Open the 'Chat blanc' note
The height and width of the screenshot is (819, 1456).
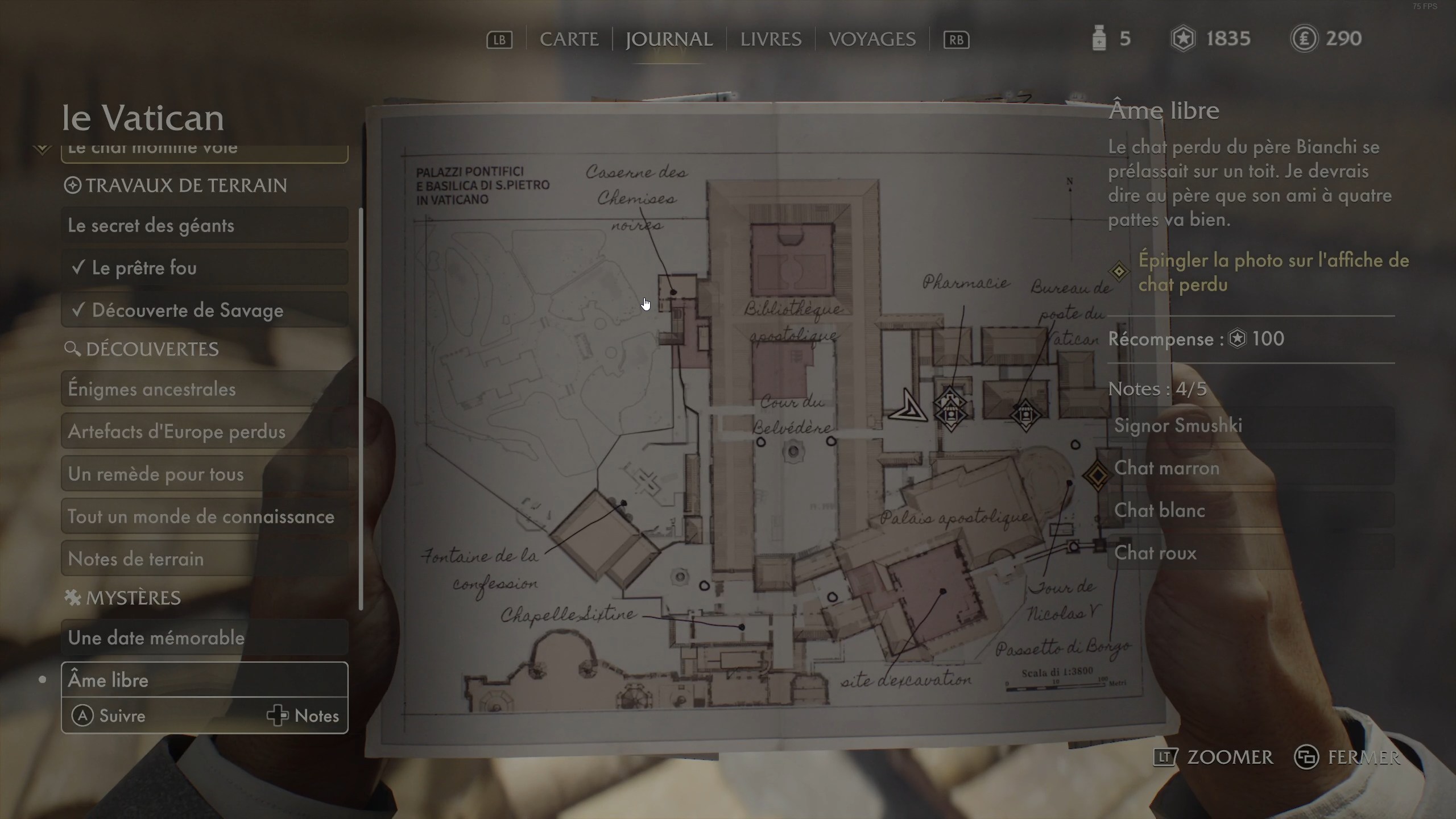click(x=1251, y=510)
